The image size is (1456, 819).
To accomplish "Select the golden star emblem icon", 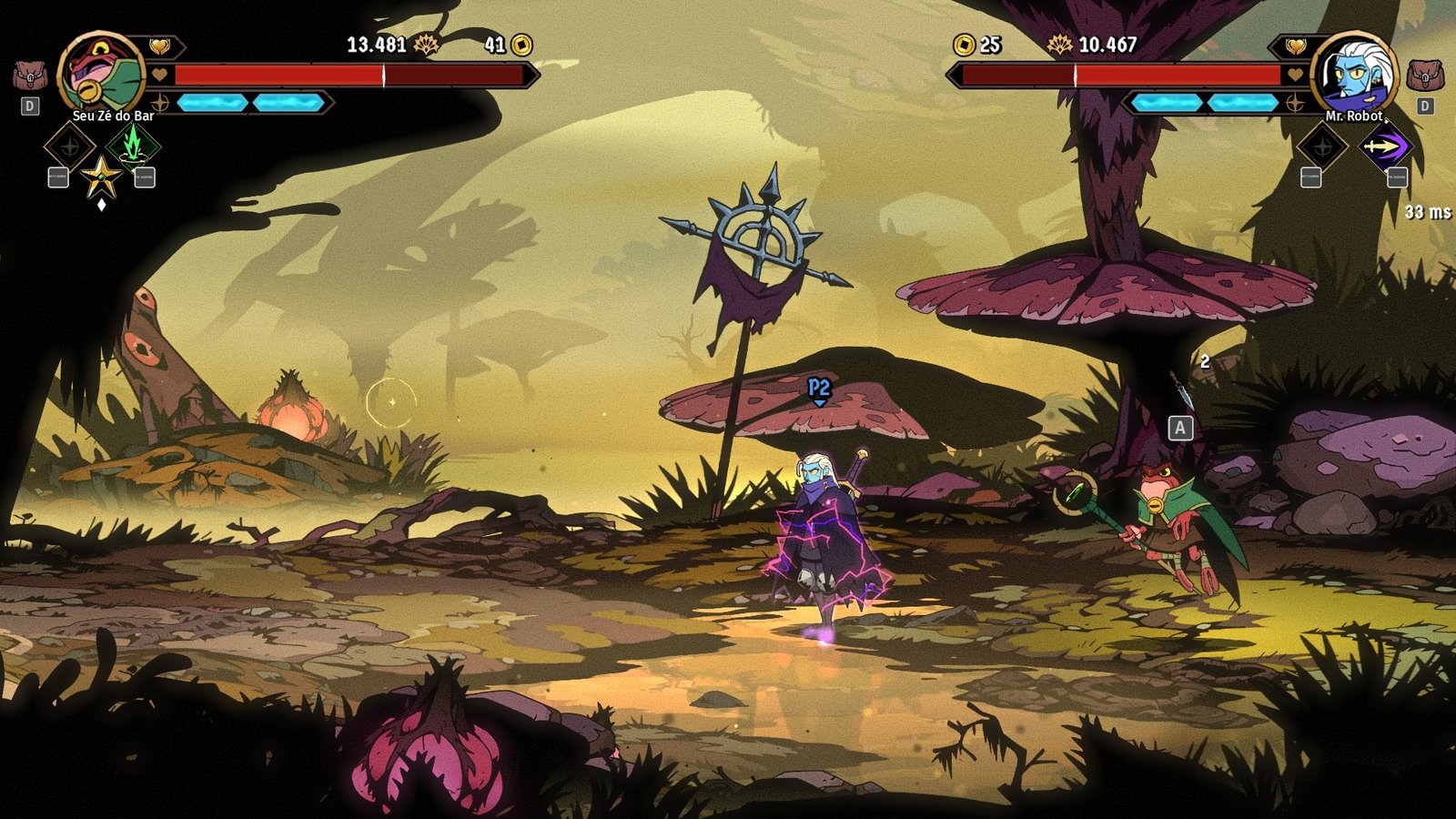I will coord(101,177).
